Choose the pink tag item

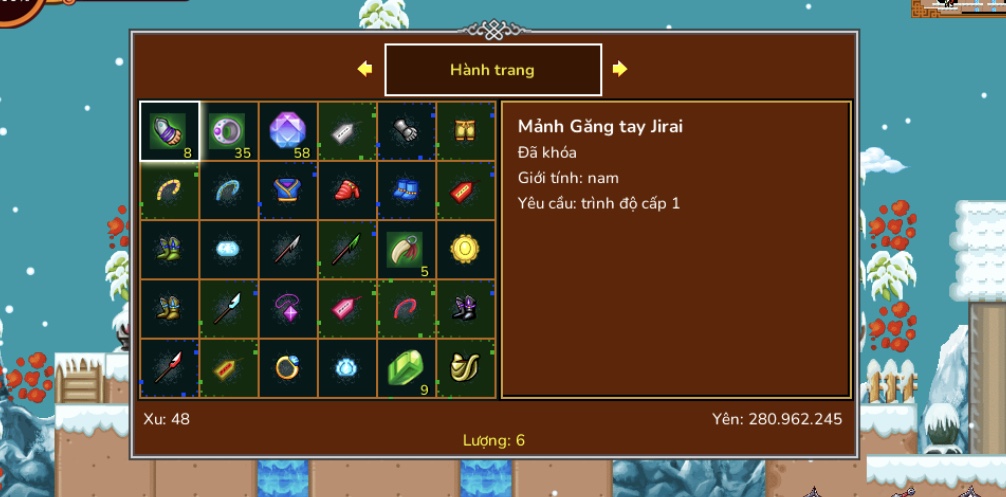pyautogui.click(x=348, y=308)
